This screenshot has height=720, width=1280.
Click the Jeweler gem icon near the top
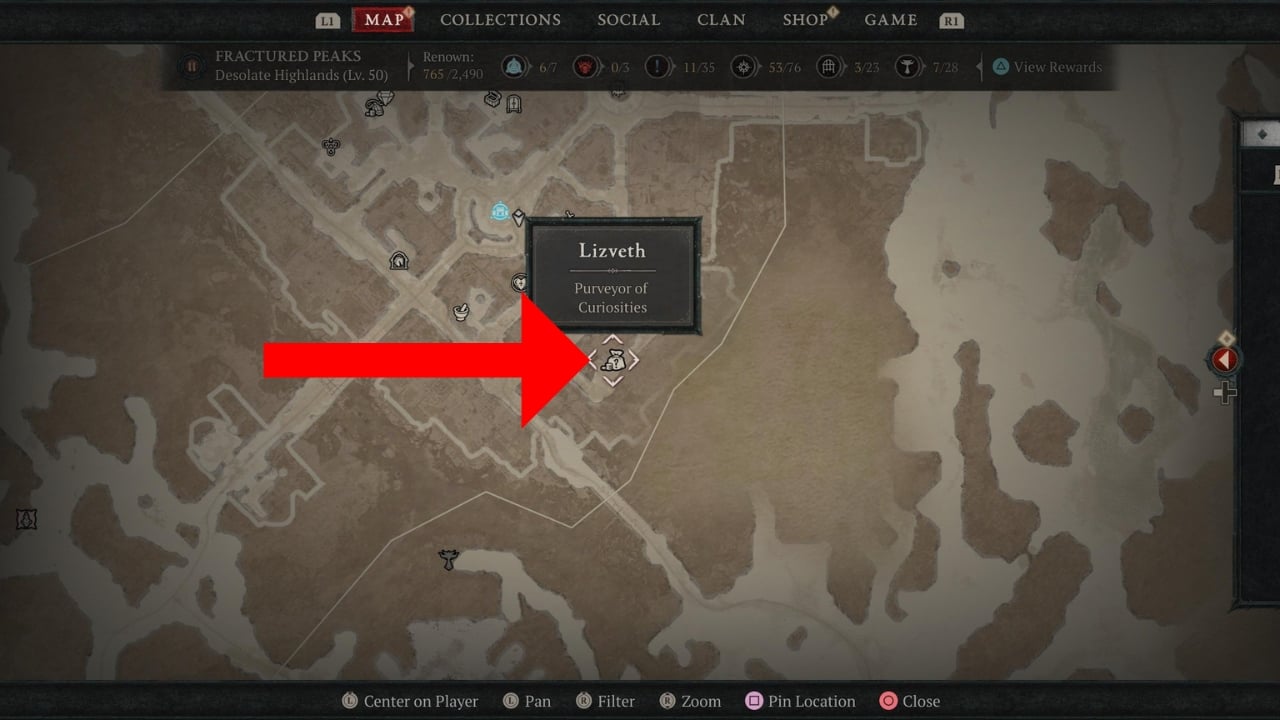(x=386, y=98)
